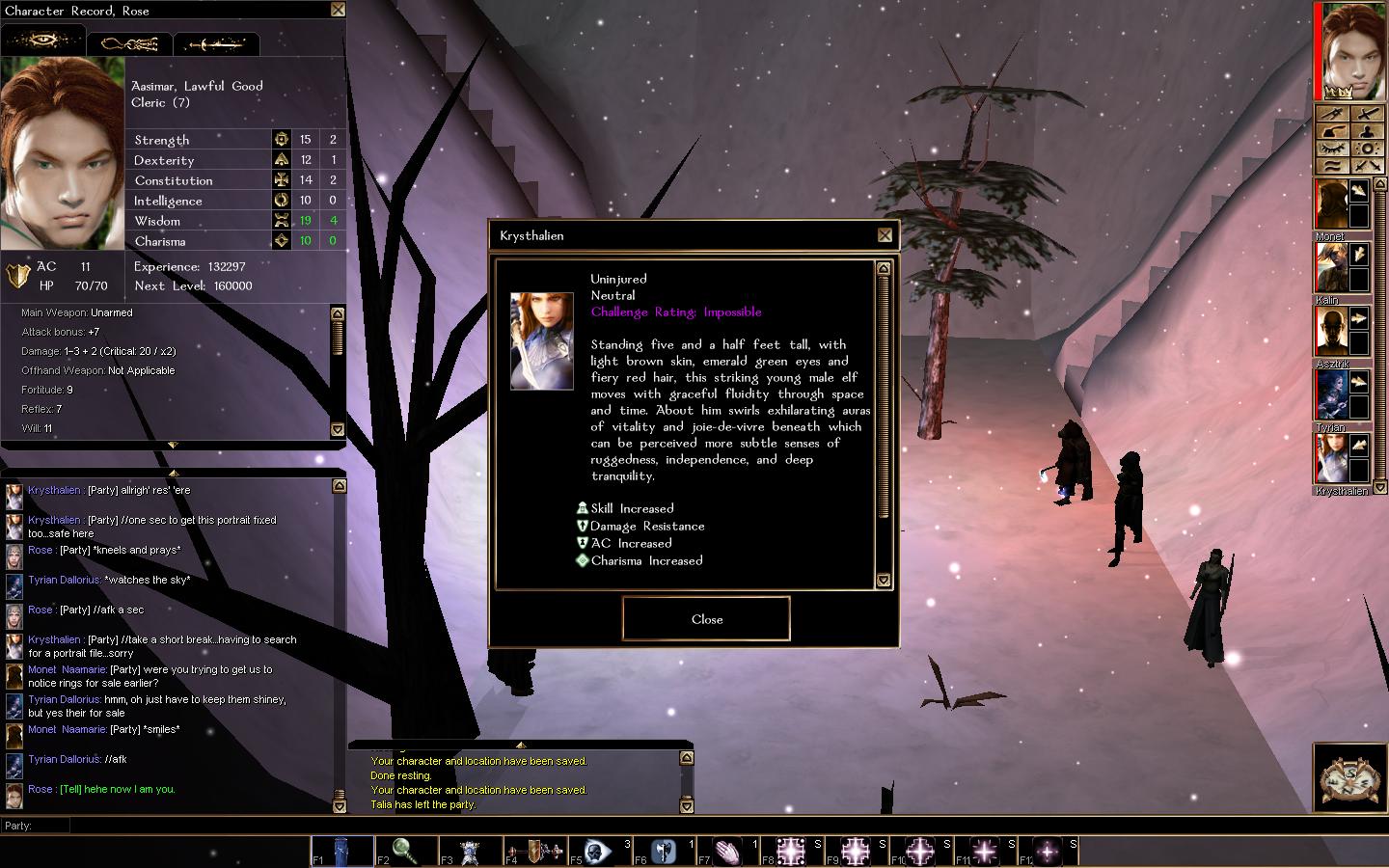Activate the axe ability on F6
The height and width of the screenshot is (868, 1389).
point(664,851)
